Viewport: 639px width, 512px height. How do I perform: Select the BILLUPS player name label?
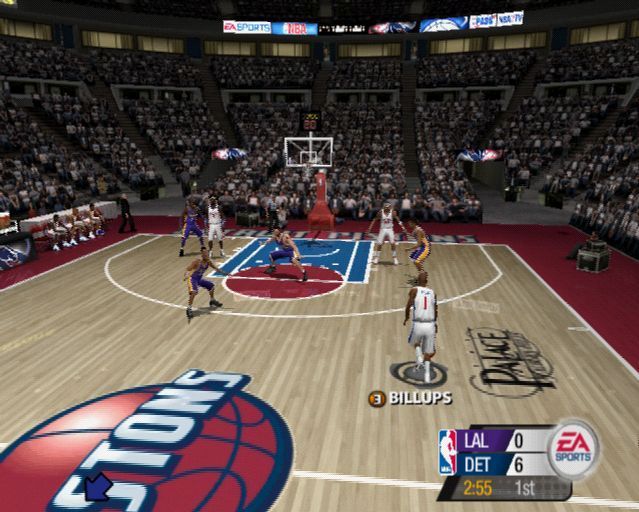click(419, 398)
